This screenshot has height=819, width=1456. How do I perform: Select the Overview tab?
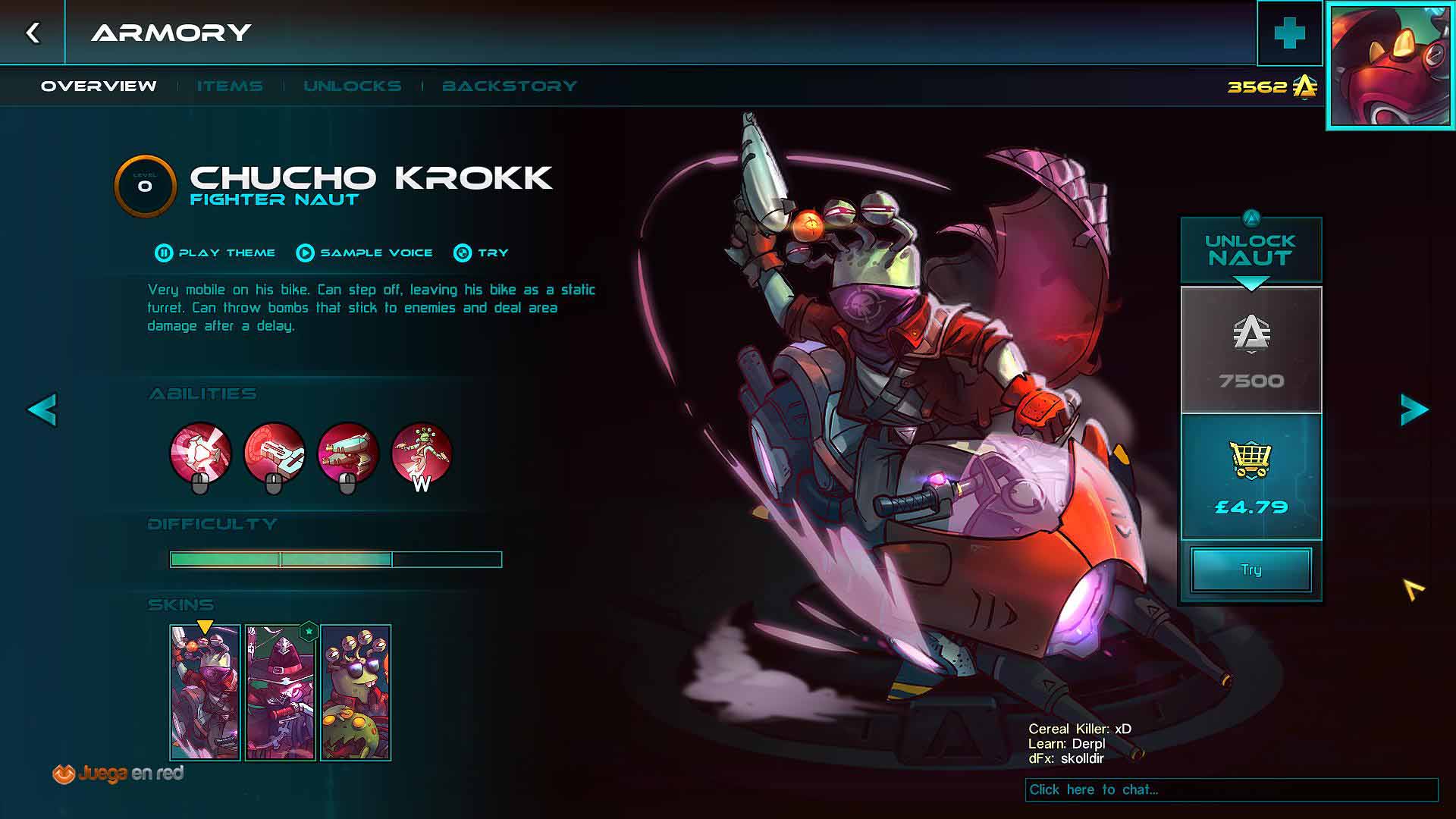(x=99, y=86)
